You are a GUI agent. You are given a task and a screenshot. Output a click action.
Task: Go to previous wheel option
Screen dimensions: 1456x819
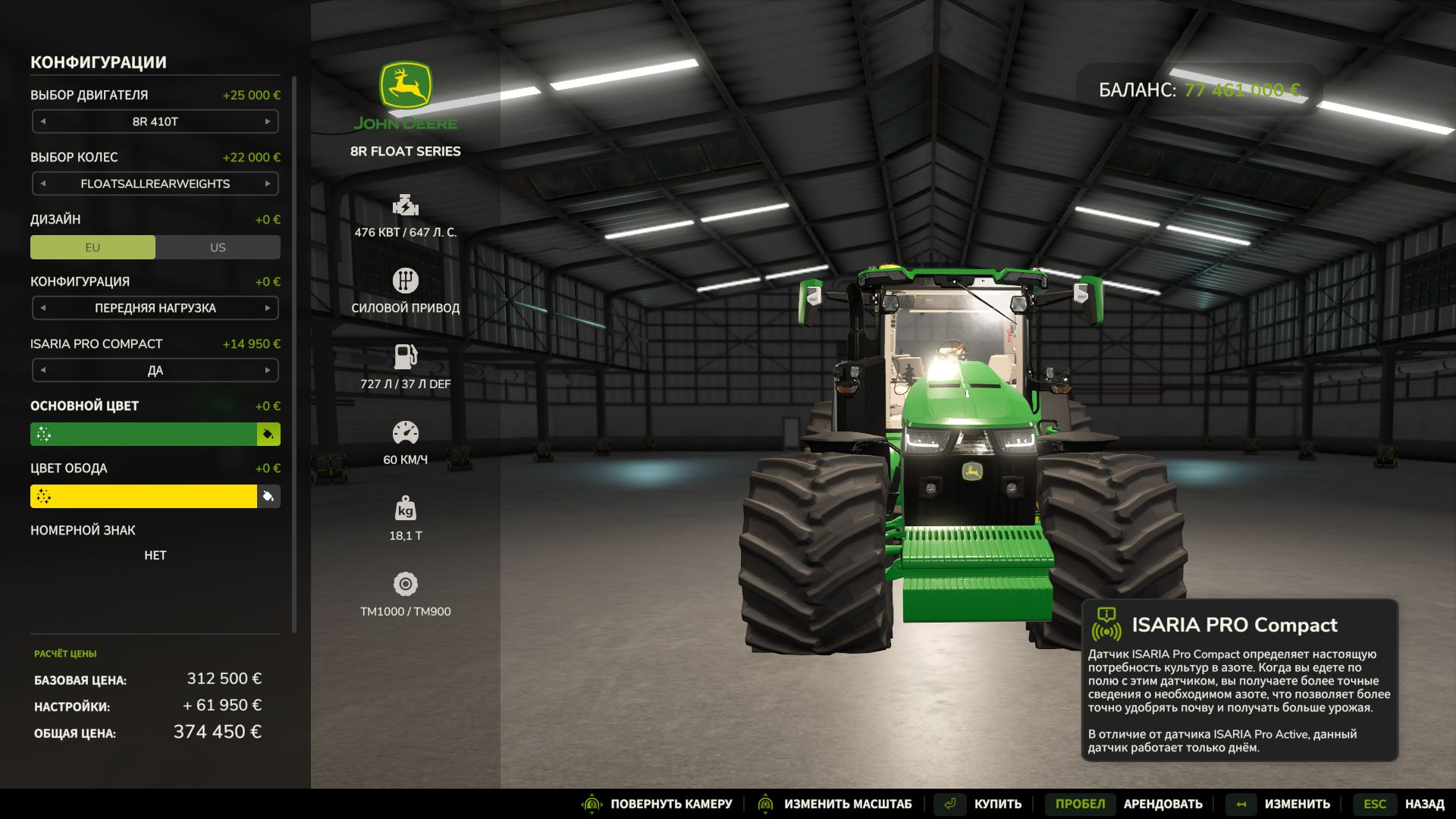43,184
